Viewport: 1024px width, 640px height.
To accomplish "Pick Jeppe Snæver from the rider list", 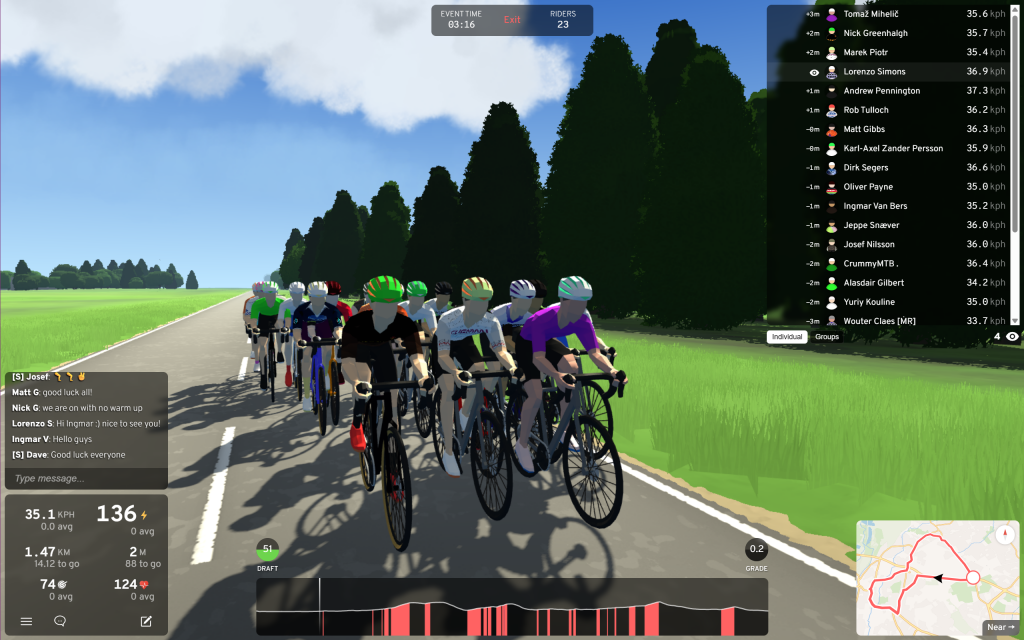I will 871,225.
